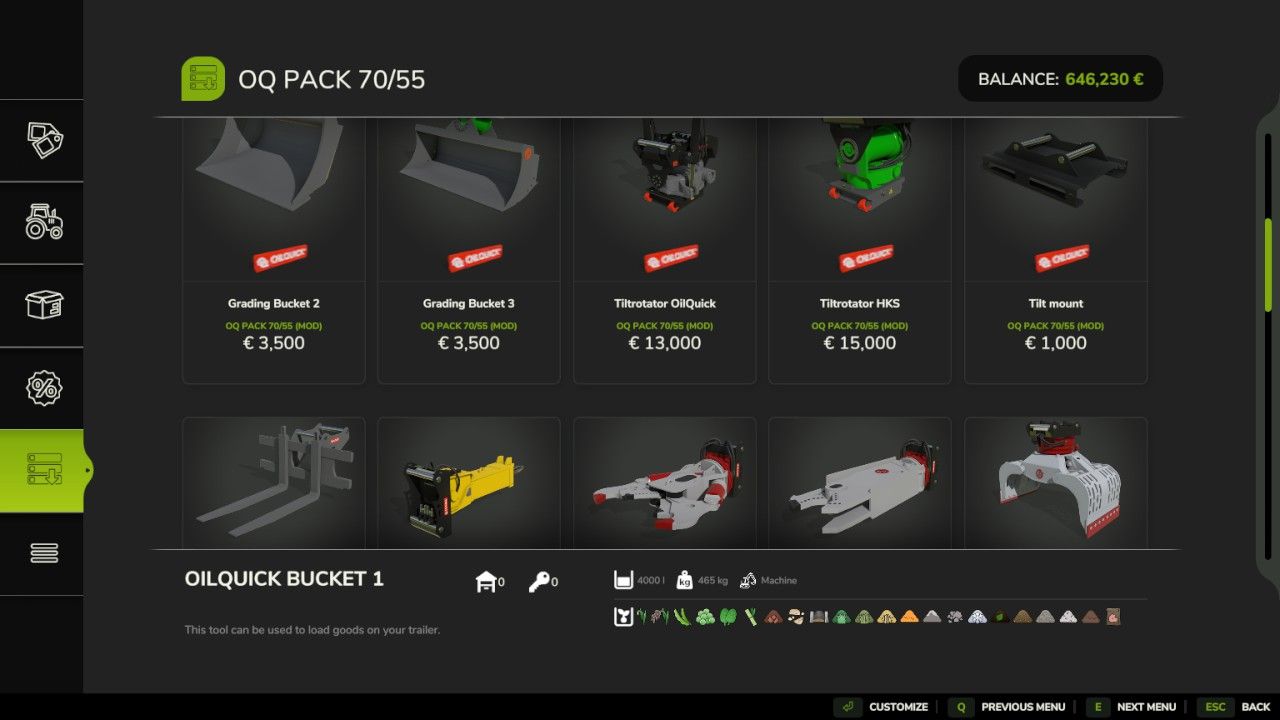Click the Balance display showing 646,230 euros

click(1060, 78)
